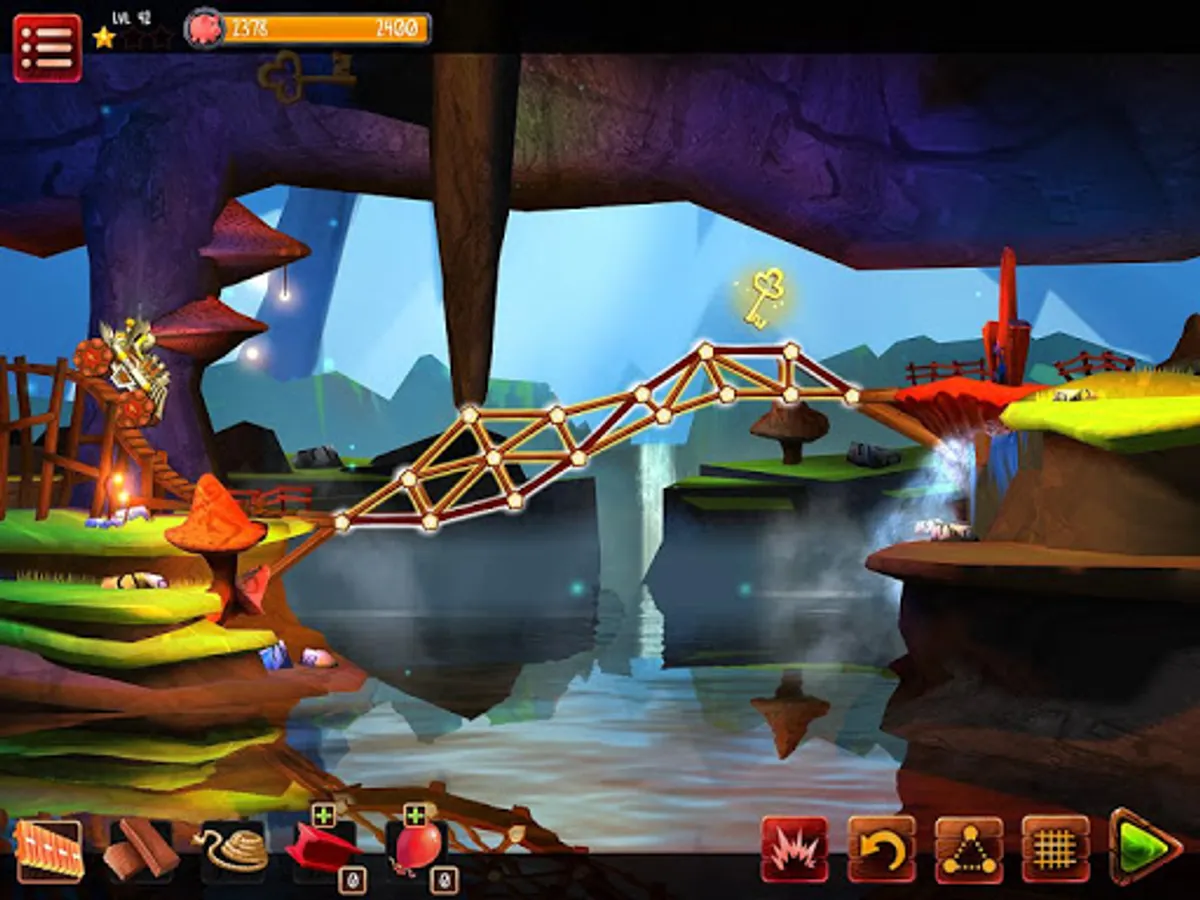Choose the wood beam material
The image size is (1200, 900).
(x=141, y=851)
